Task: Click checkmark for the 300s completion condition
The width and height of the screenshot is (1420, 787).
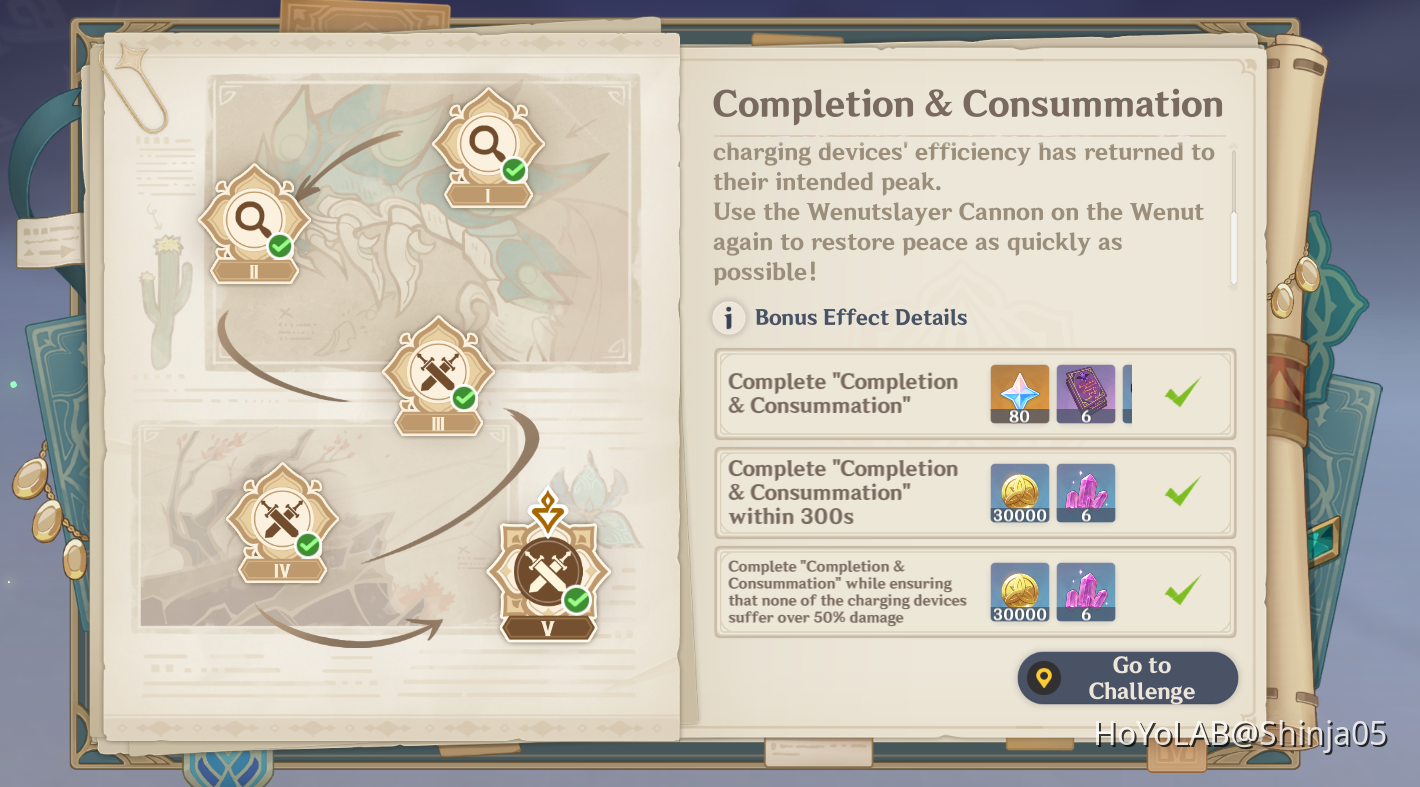Action: (1181, 493)
